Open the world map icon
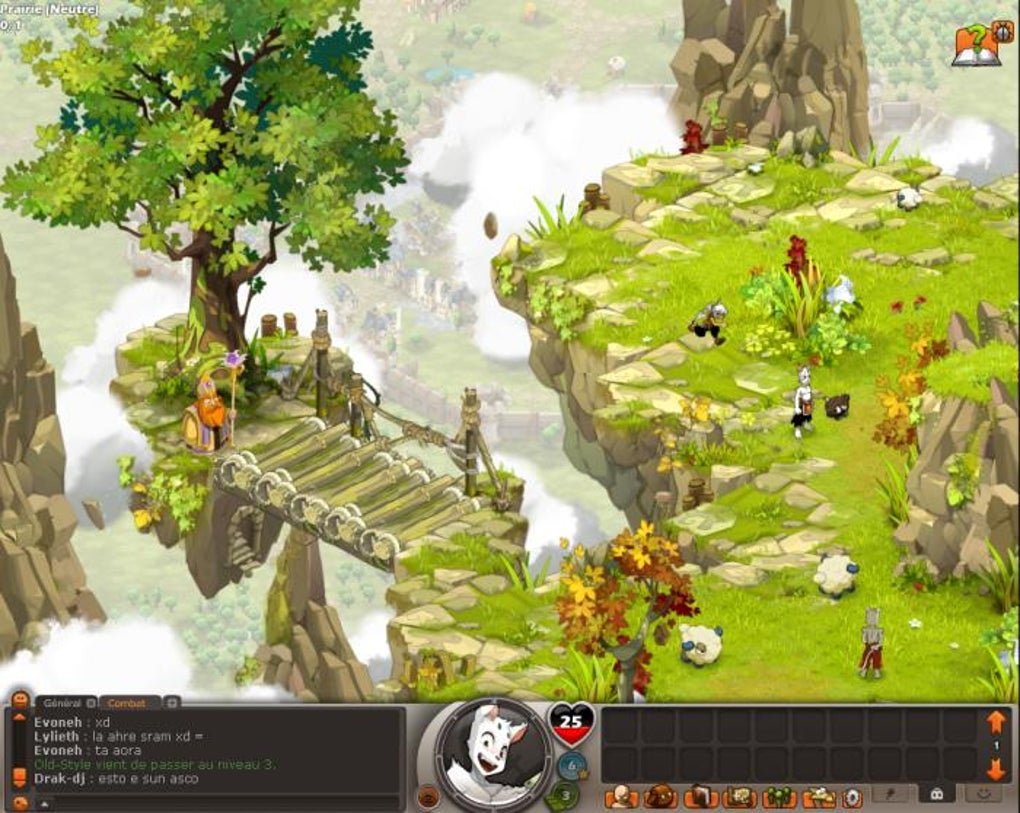This screenshot has height=813, width=1020. point(740,797)
